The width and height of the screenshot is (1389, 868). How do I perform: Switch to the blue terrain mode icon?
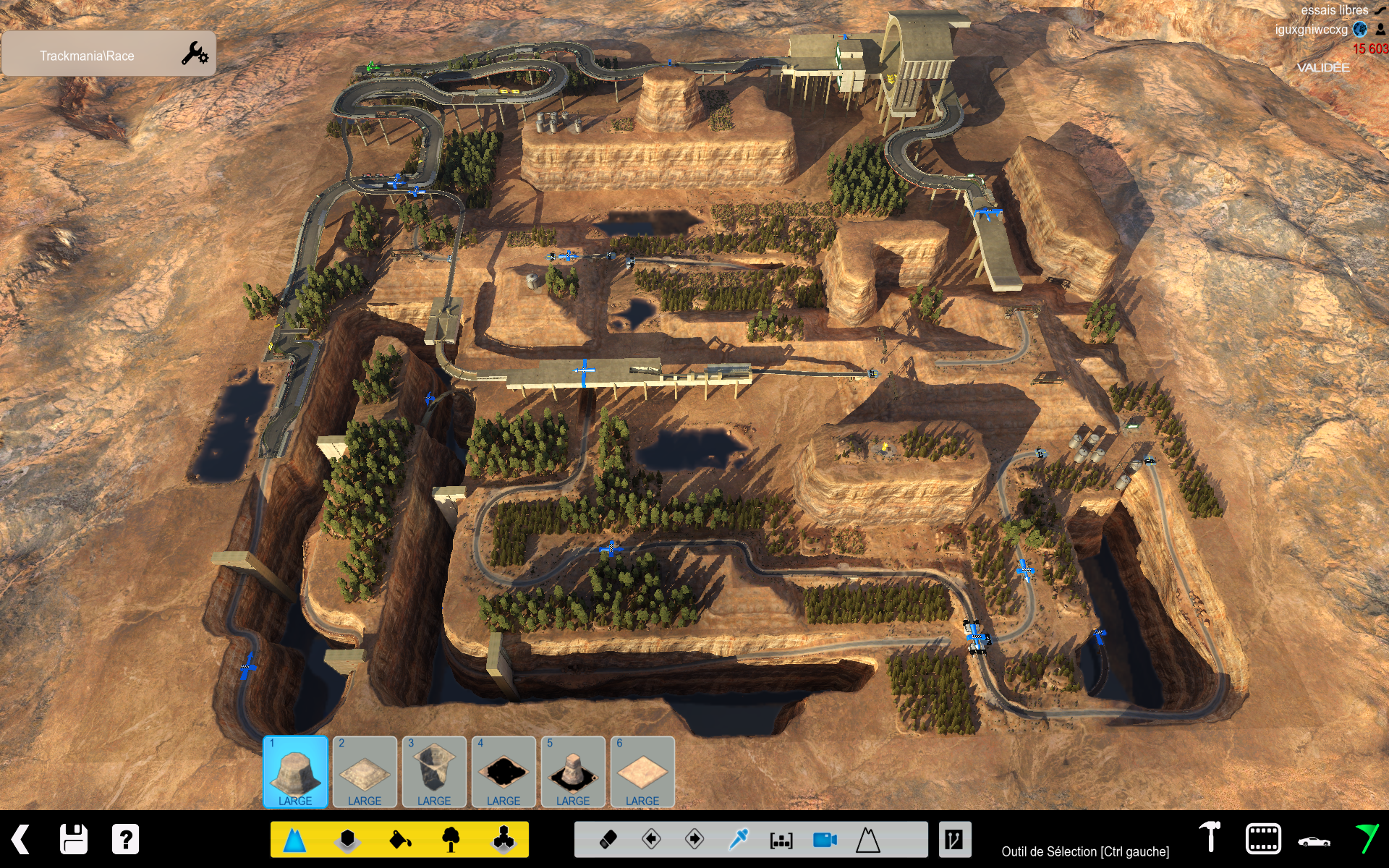[295, 840]
